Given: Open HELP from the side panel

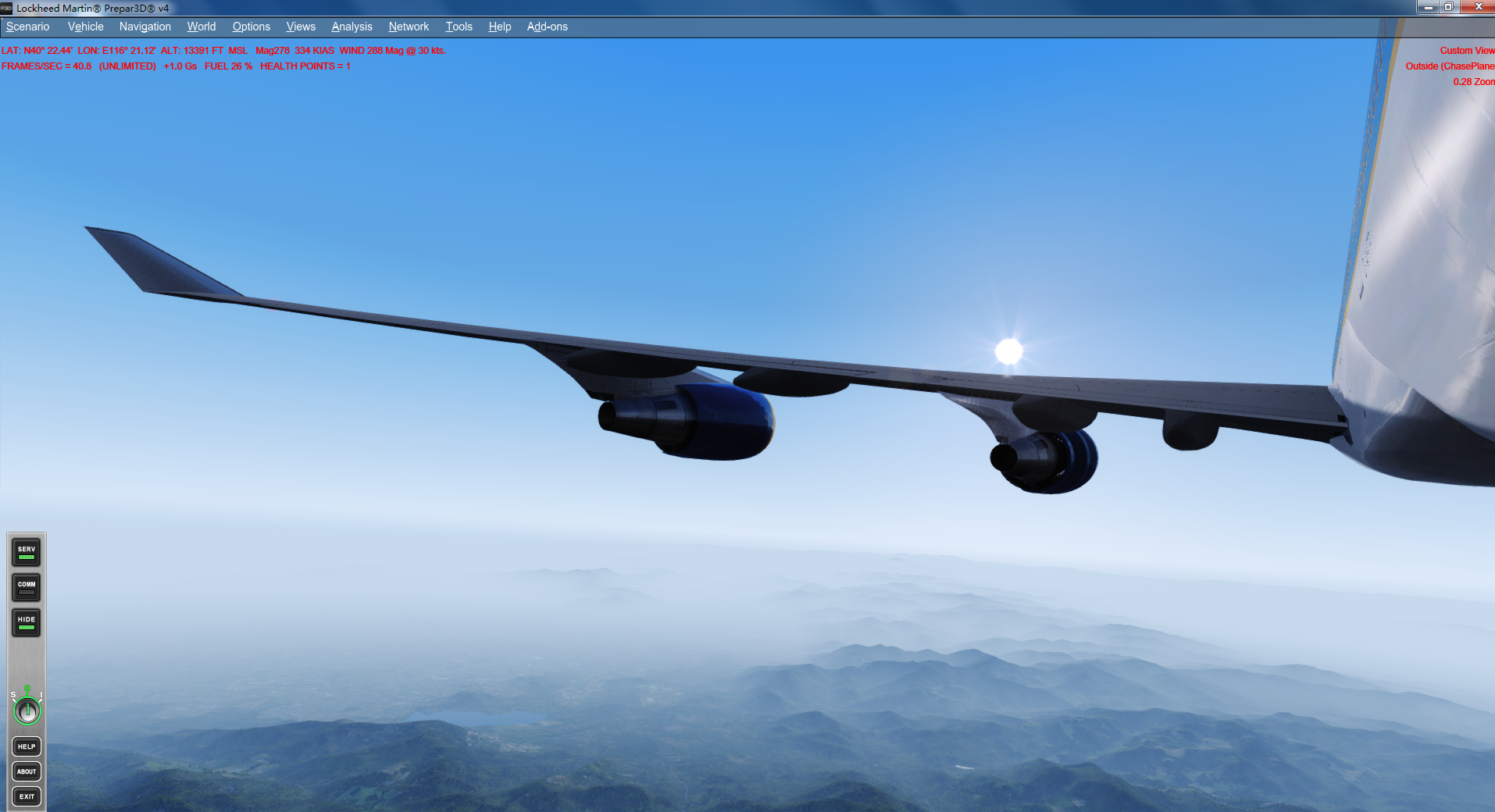Looking at the screenshot, I should pyautogui.click(x=27, y=746).
